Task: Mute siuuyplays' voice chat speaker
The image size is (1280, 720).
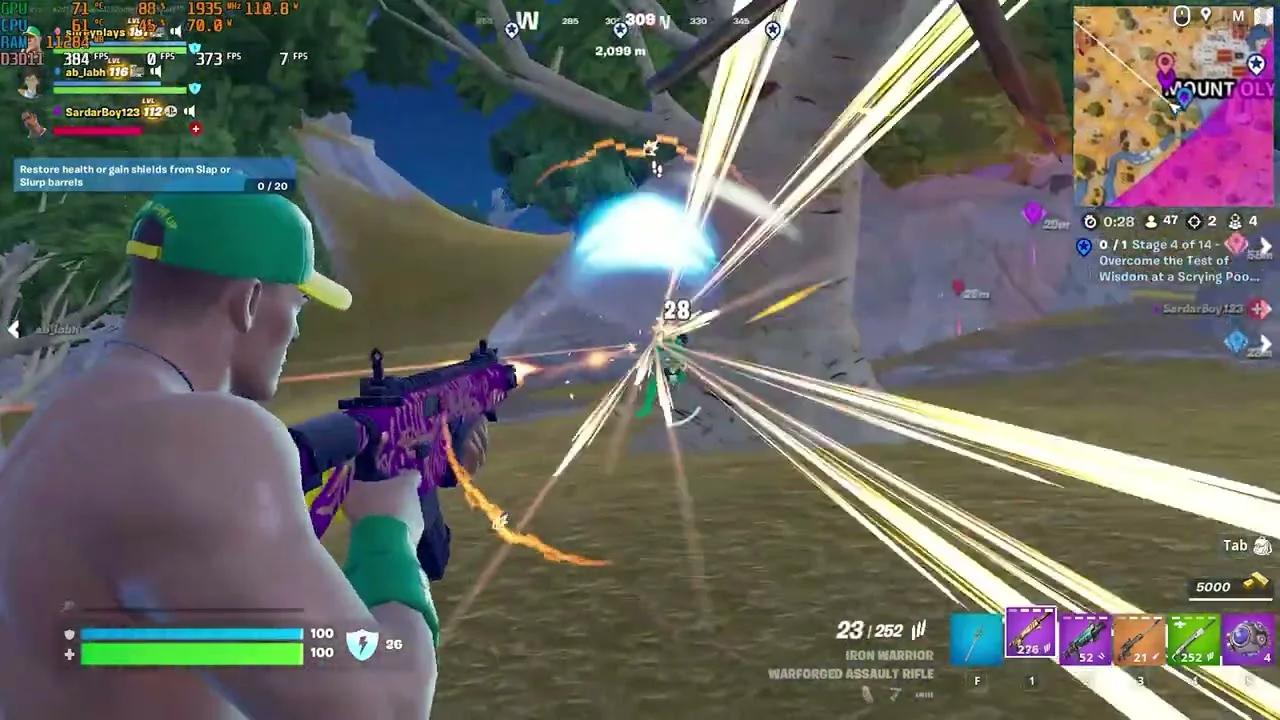Action: coord(178,29)
